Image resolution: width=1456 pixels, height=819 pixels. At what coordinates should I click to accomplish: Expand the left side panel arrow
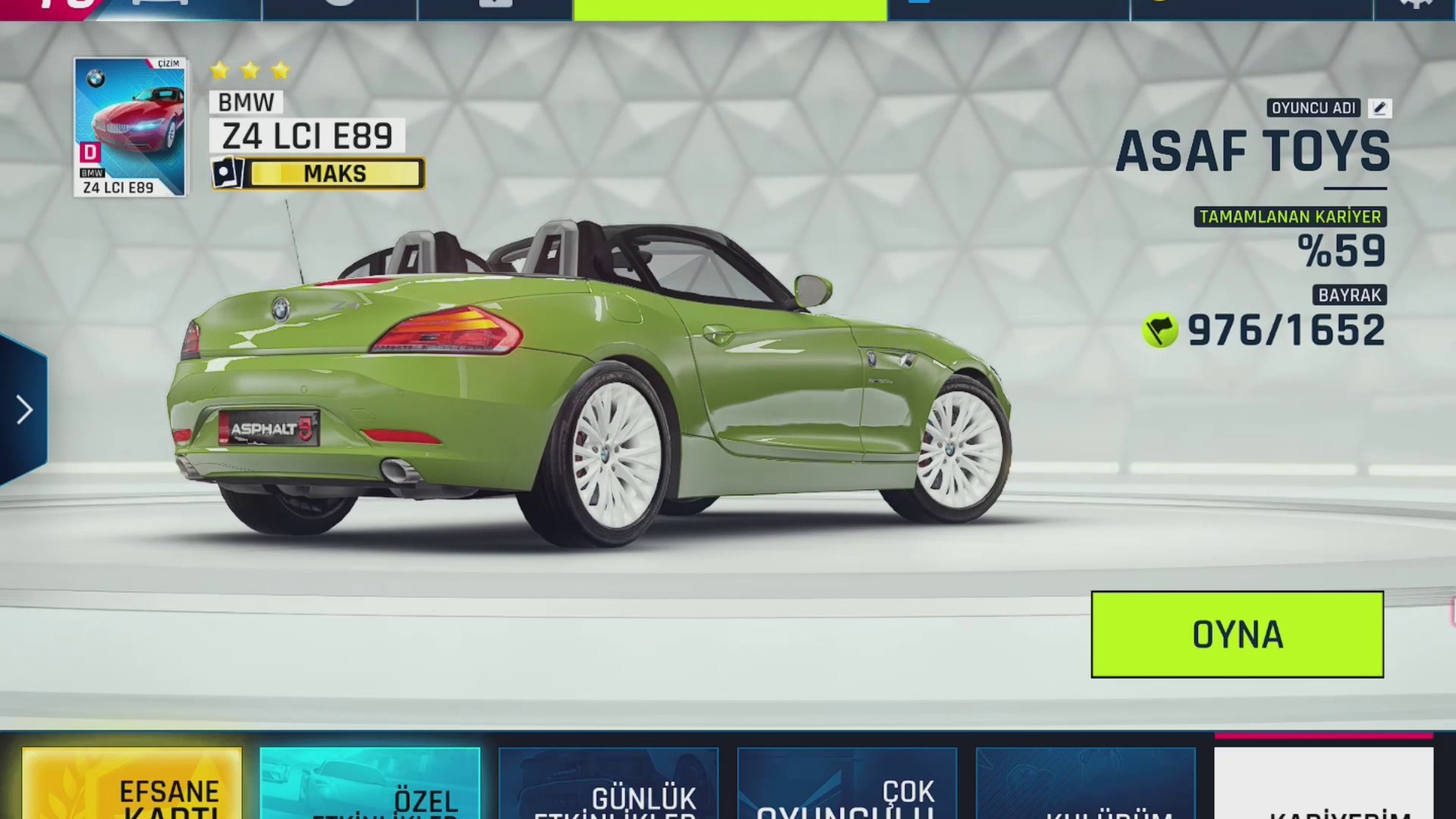tap(24, 410)
